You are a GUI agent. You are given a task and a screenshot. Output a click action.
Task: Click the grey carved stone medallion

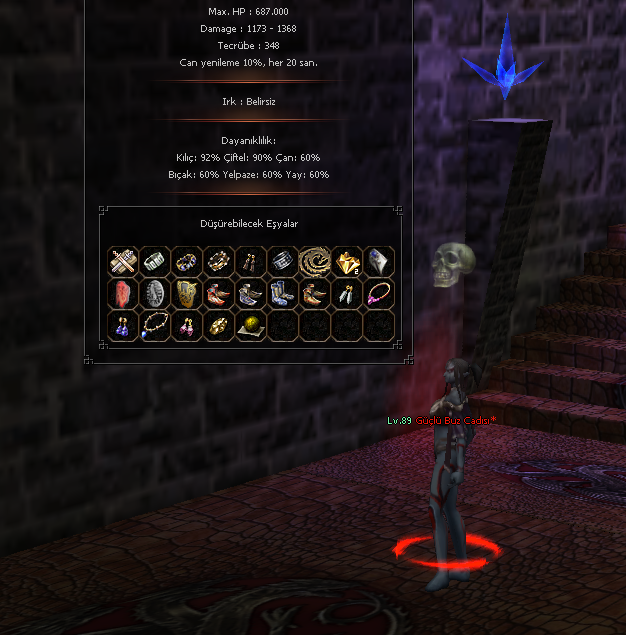pos(154,293)
